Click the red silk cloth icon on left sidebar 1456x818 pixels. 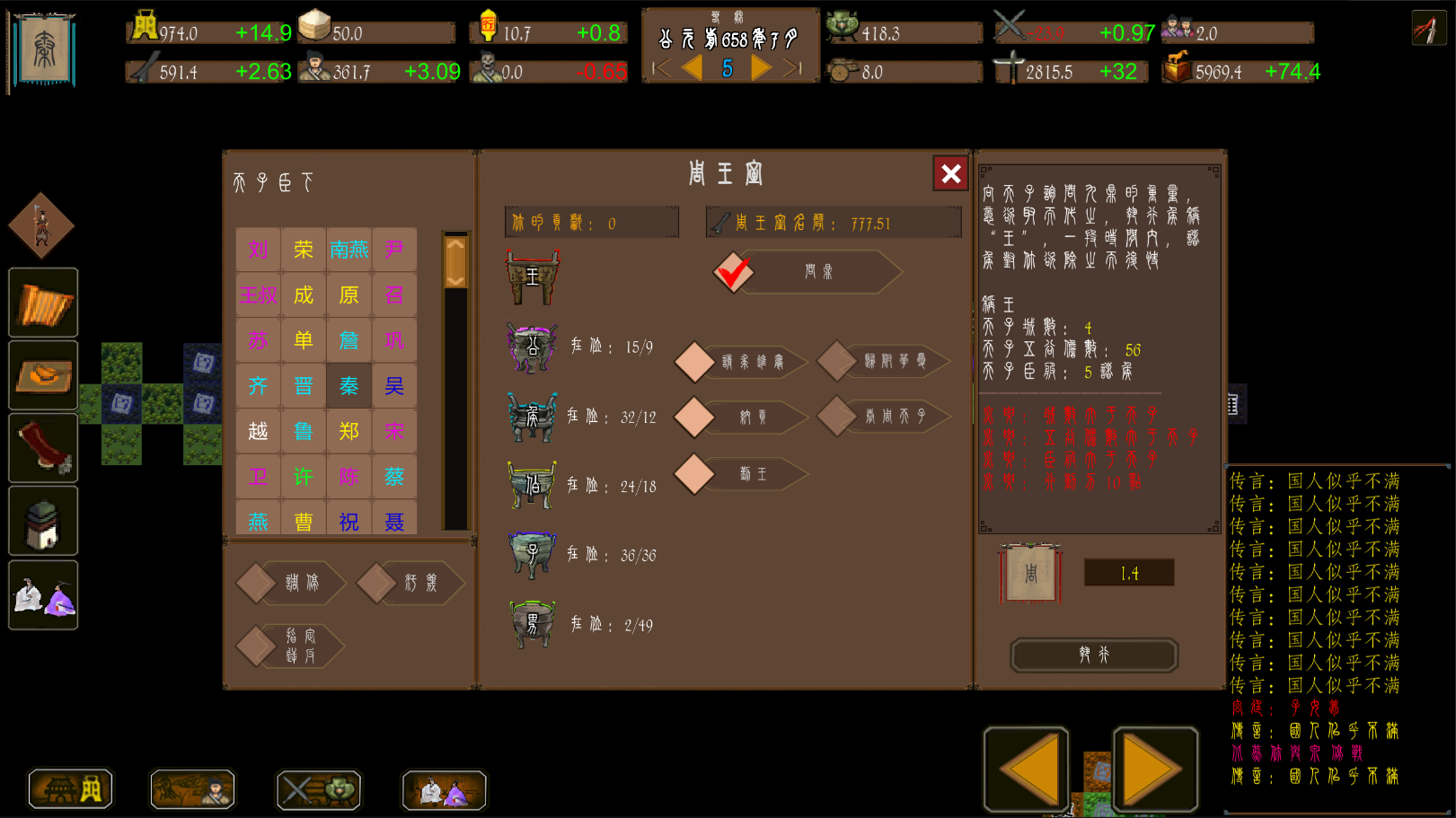tap(42, 448)
